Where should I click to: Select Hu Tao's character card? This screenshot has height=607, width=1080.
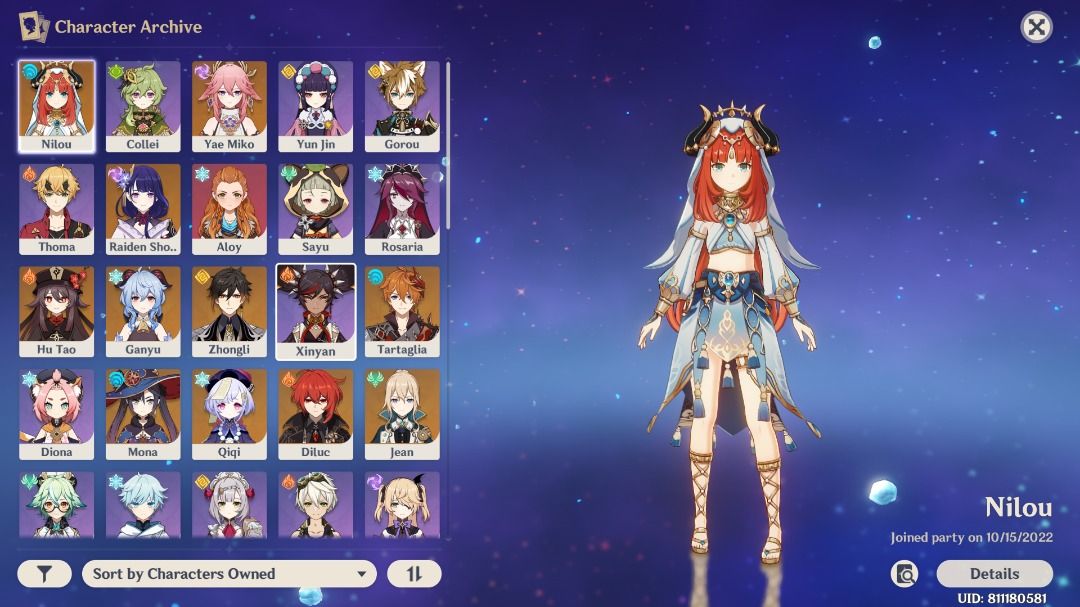click(x=57, y=311)
